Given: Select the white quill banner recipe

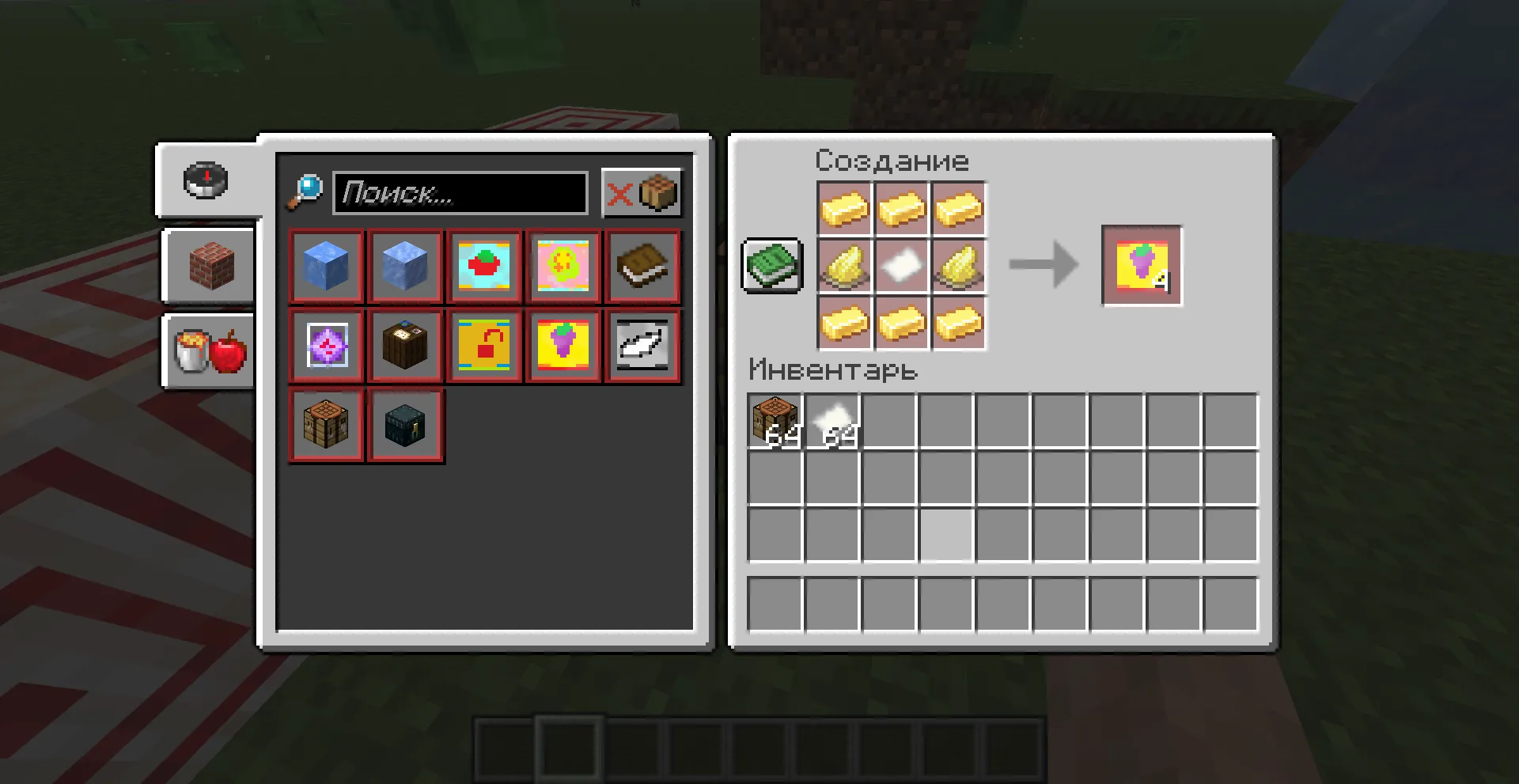Looking at the screenshot, I should tap(642, 345).
